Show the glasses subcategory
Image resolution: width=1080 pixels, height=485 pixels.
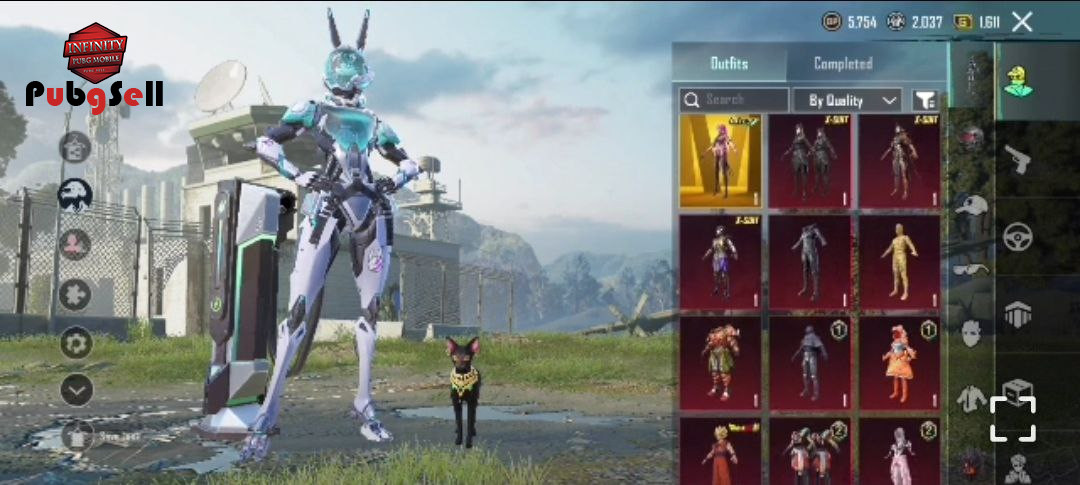pos(969,268)
